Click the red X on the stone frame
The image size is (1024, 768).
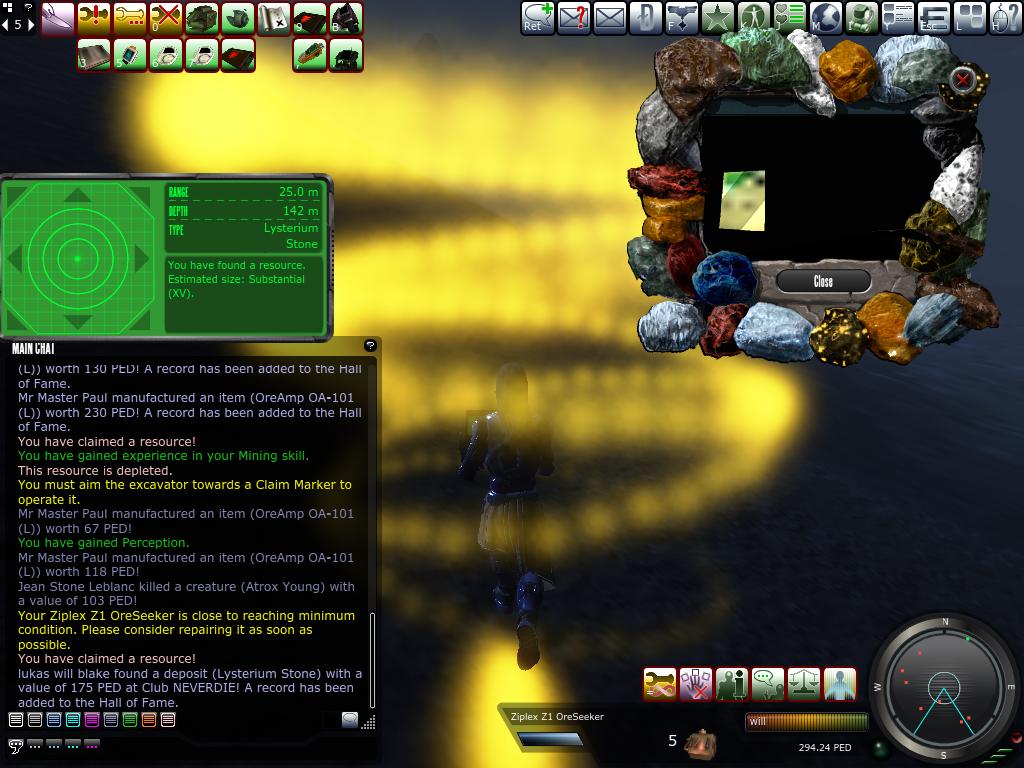[962, 79]
